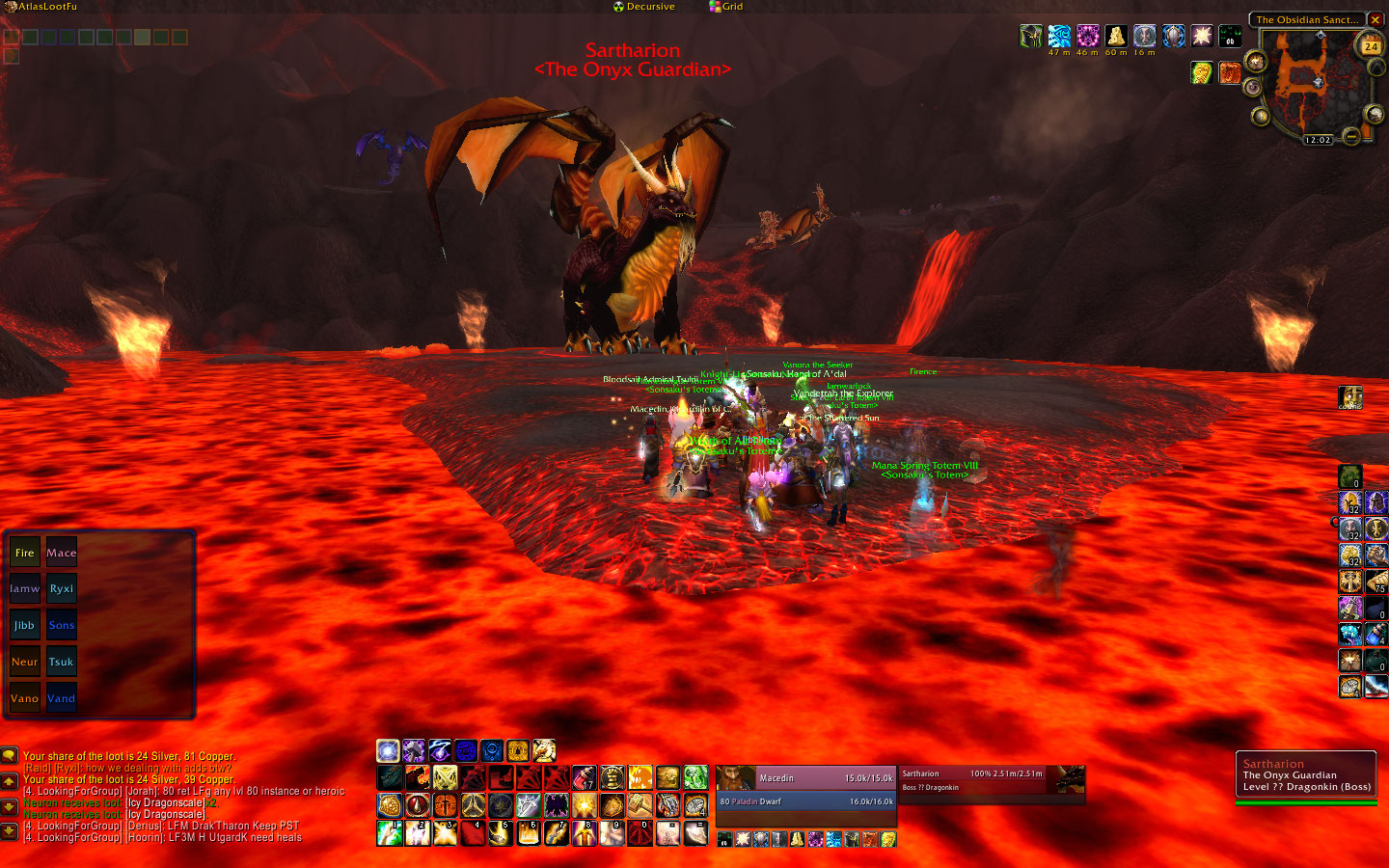Image resolution: width=1389 pixels, height=868 pixels.
Task: Use the red potion with 17 charges
Action: pos(584,777)
